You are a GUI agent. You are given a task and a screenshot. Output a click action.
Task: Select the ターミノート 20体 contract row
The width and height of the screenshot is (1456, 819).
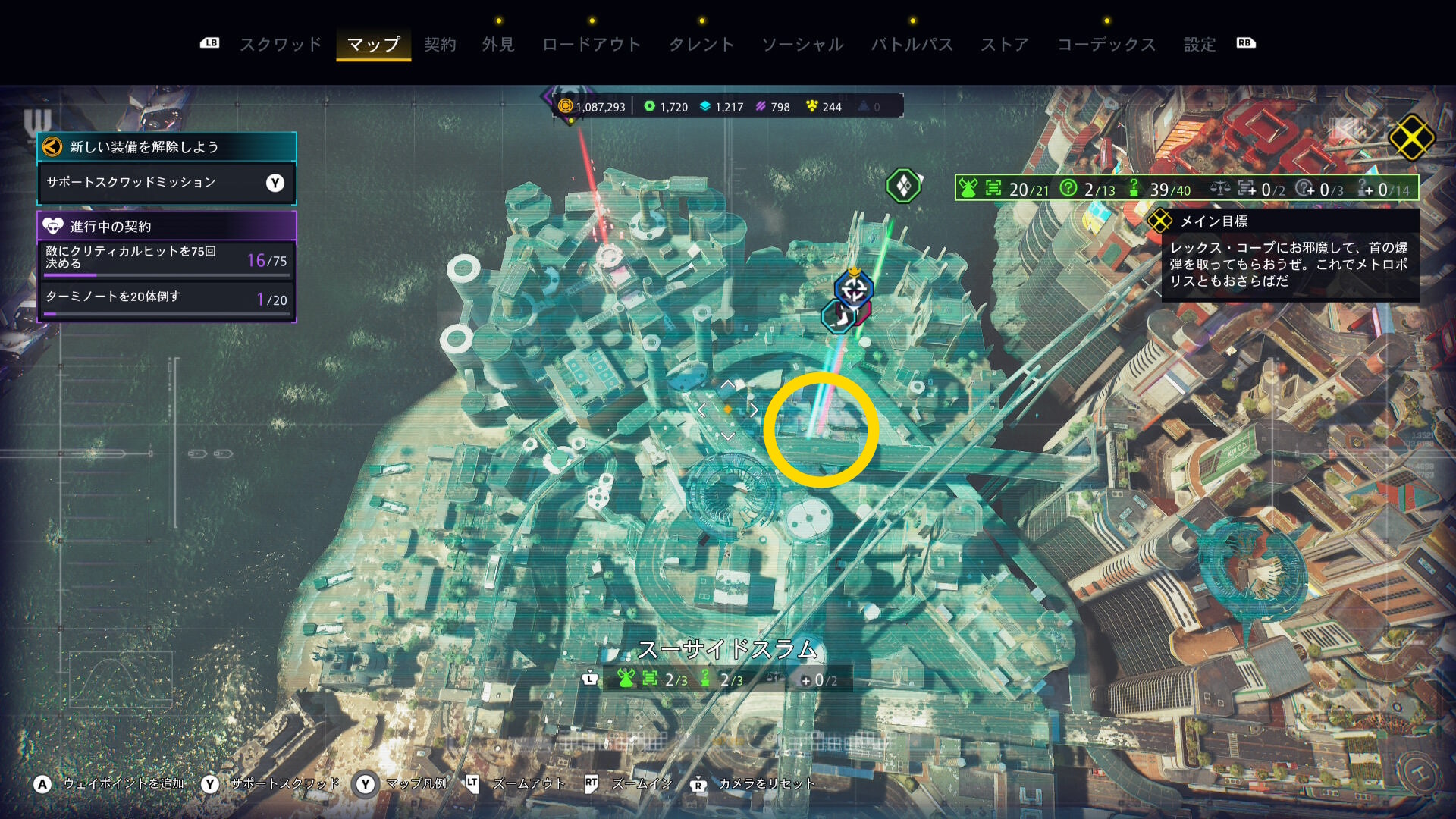(166, 300)
